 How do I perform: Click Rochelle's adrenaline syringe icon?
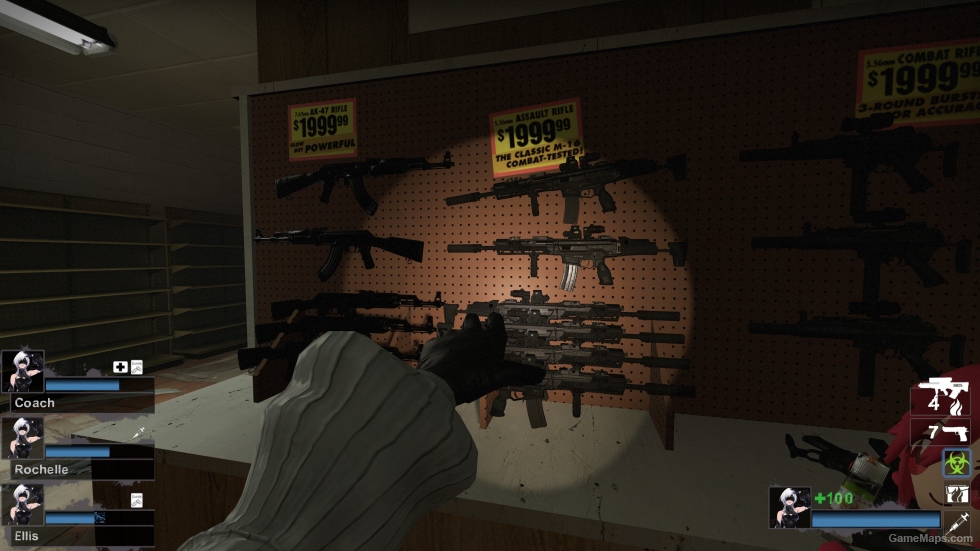point(140,432)
